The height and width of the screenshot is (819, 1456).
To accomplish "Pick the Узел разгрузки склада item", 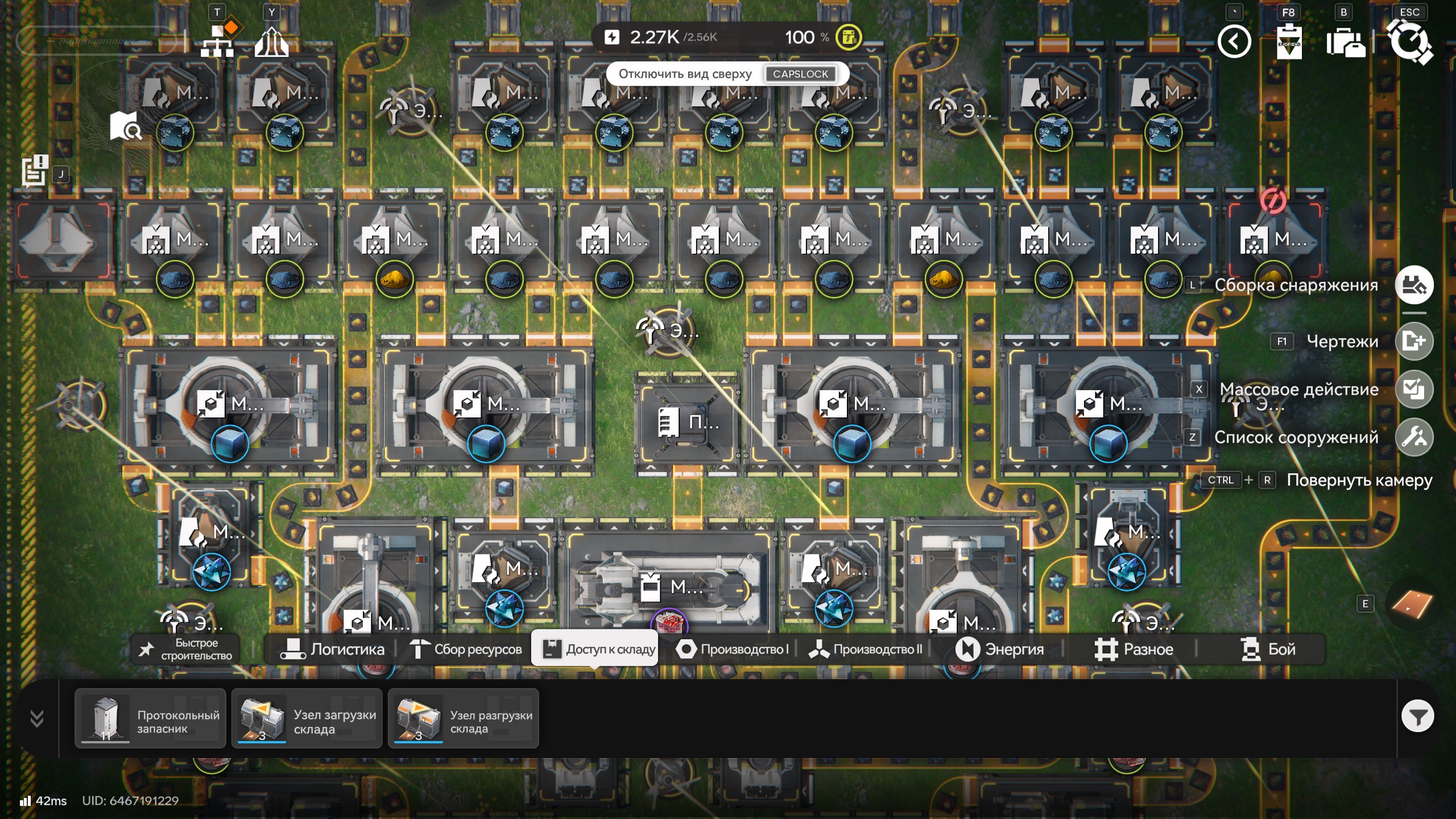I will 463,719.
